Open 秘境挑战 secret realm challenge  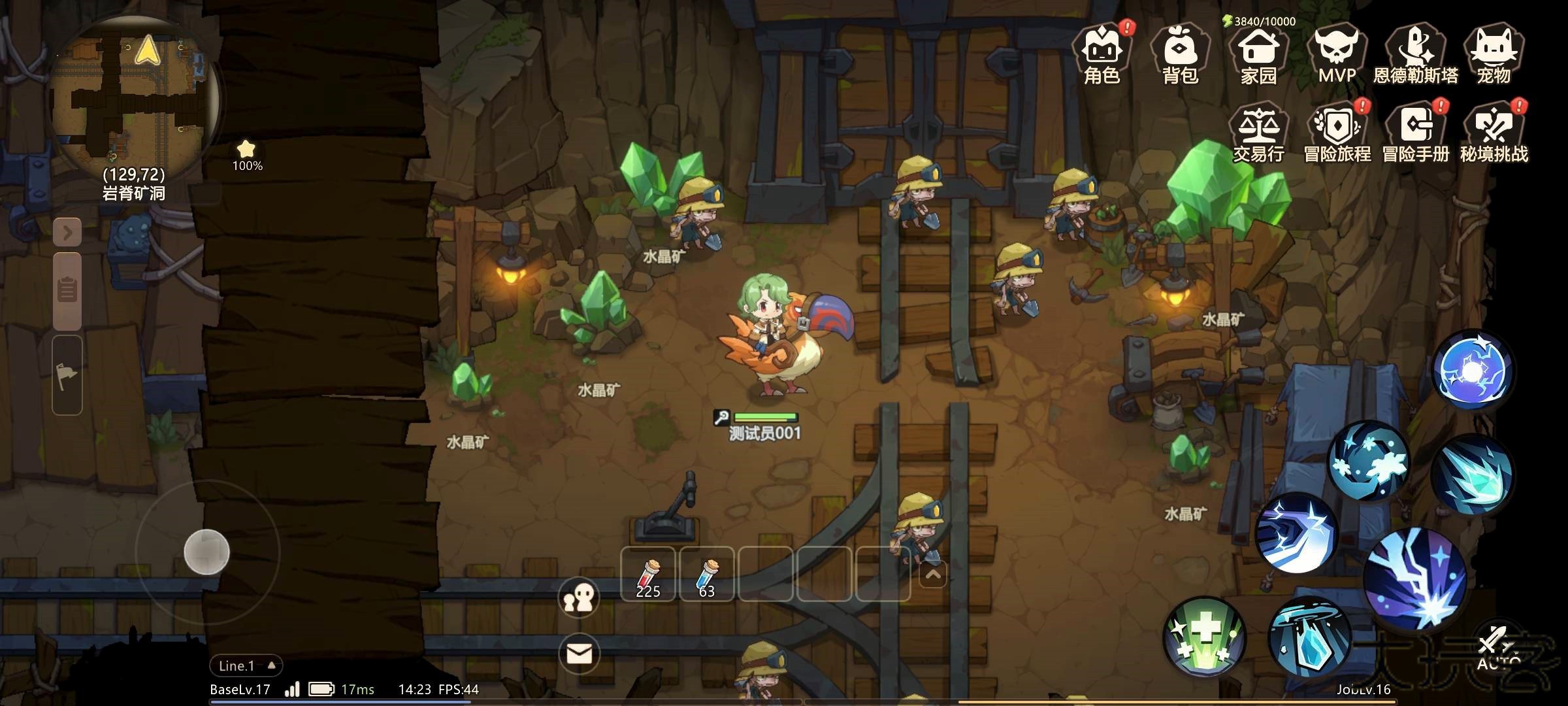[x=1494, y=133]
